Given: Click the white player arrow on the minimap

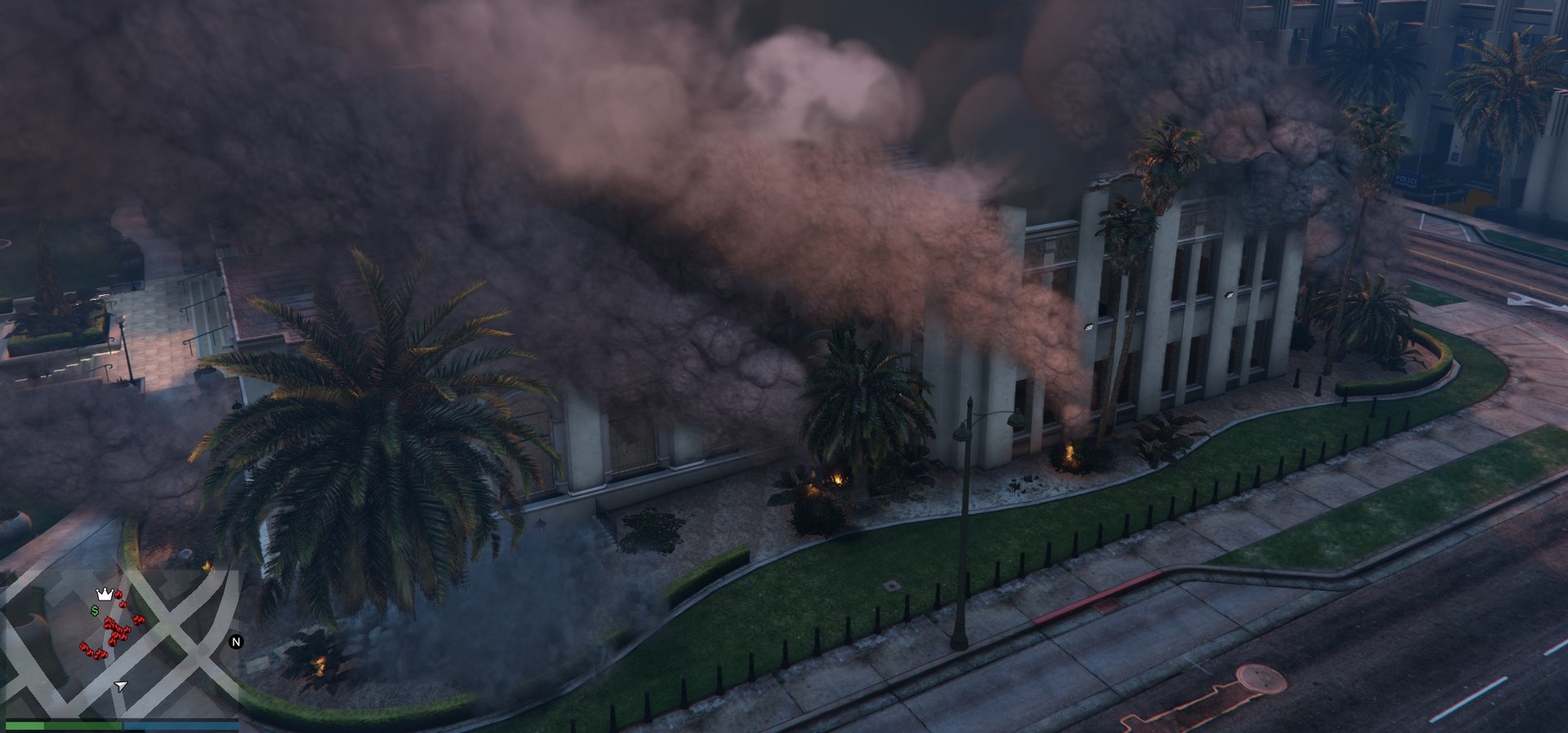Looking at the screenshot, I should (x=121, y=686).
